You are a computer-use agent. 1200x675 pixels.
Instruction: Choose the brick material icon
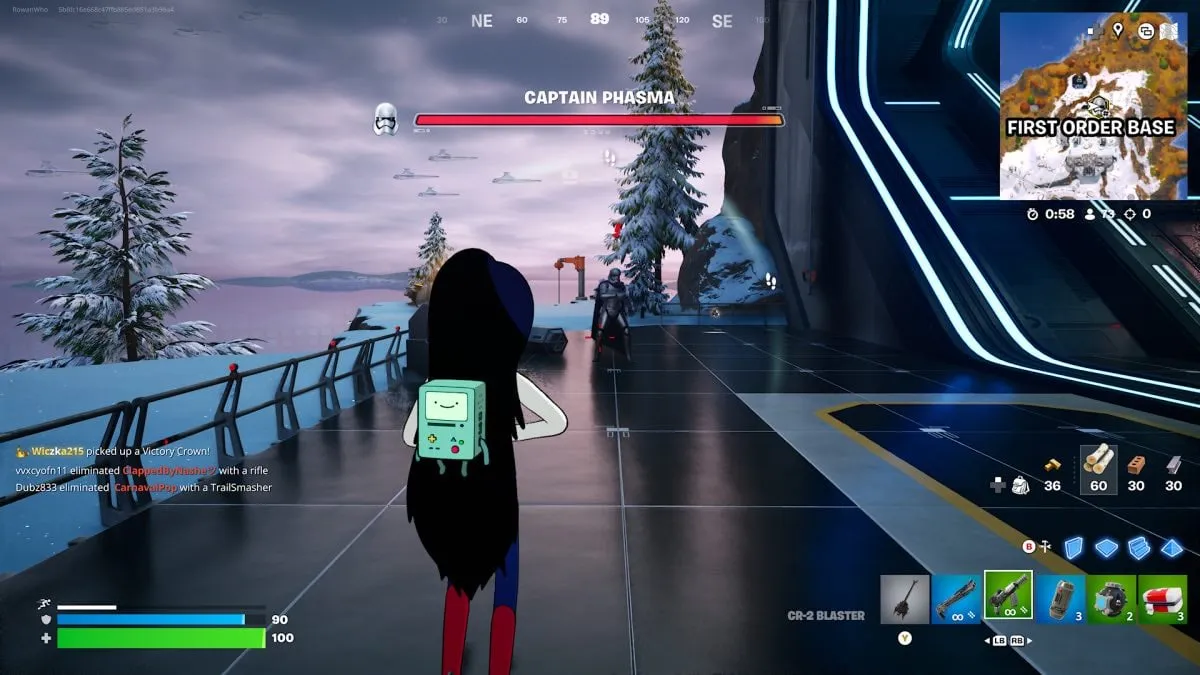pyautogui.click(x=1135, y=464)
